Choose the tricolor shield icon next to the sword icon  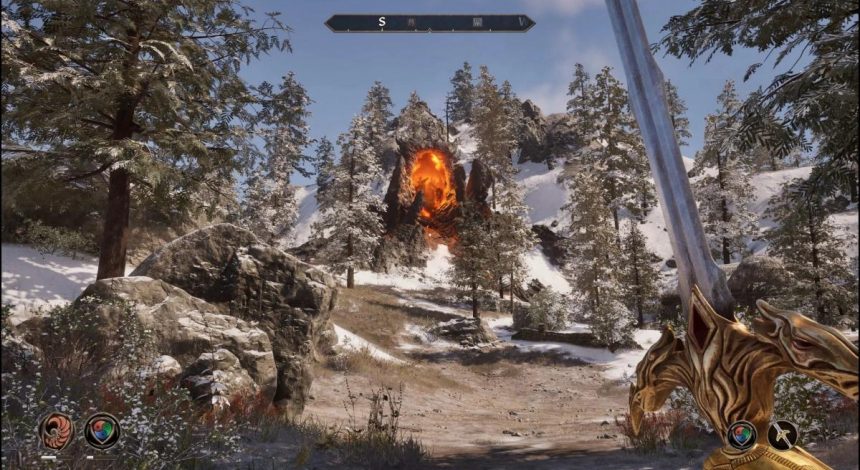click(741, 434)
